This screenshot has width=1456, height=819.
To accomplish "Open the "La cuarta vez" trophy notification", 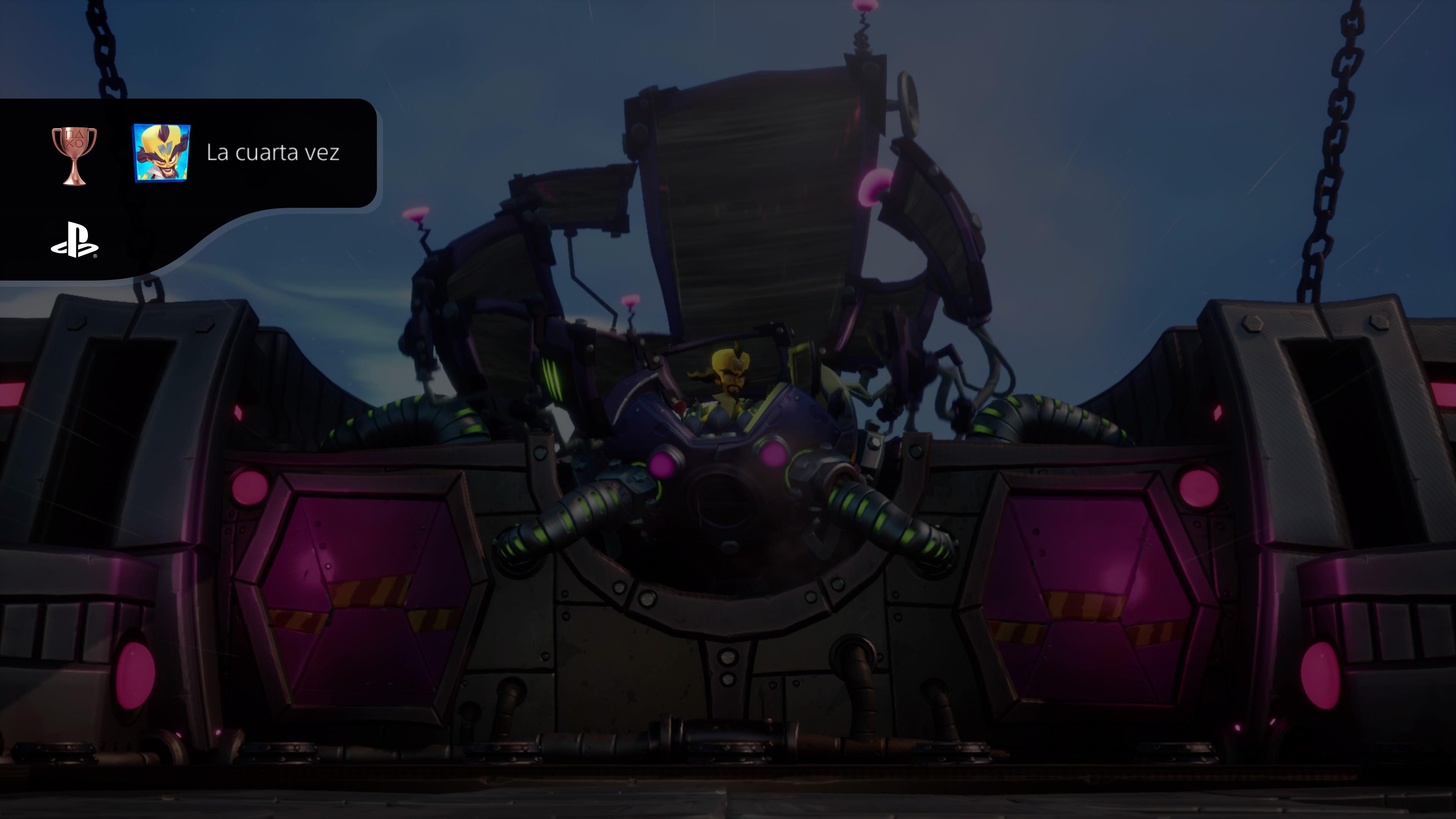I will tap(273, 152).
